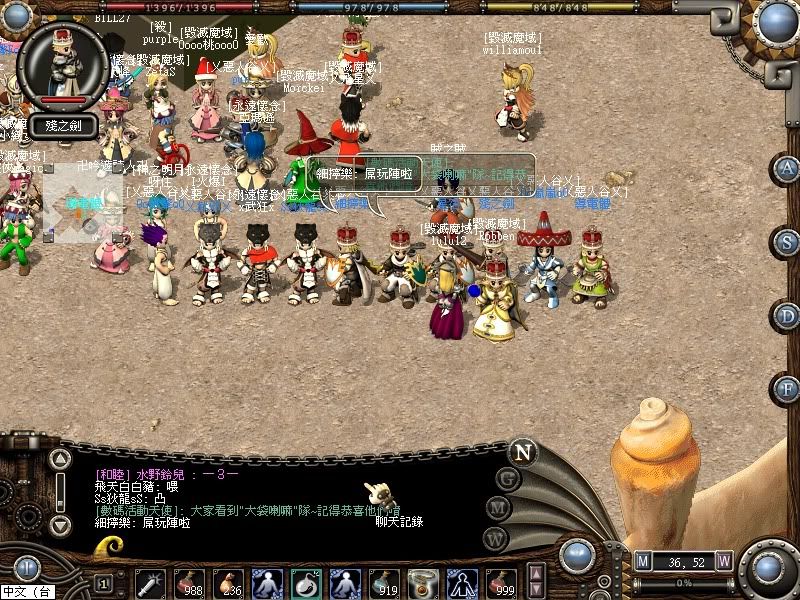Choose the G chat channel button
Screen dimensions: 800x600
click(x=508, y=478)
